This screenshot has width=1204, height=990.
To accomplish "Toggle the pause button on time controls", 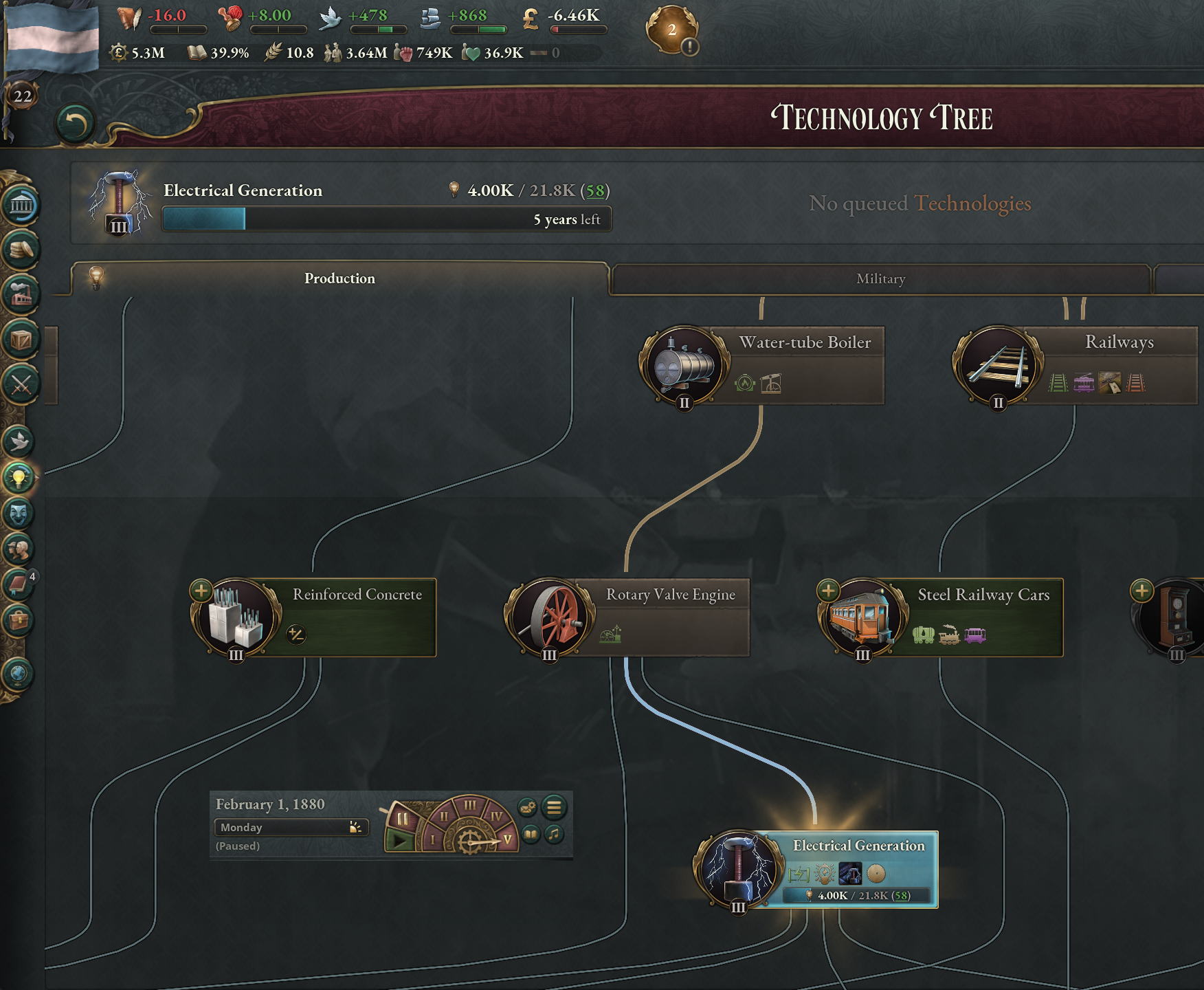I will pos(402,819).
